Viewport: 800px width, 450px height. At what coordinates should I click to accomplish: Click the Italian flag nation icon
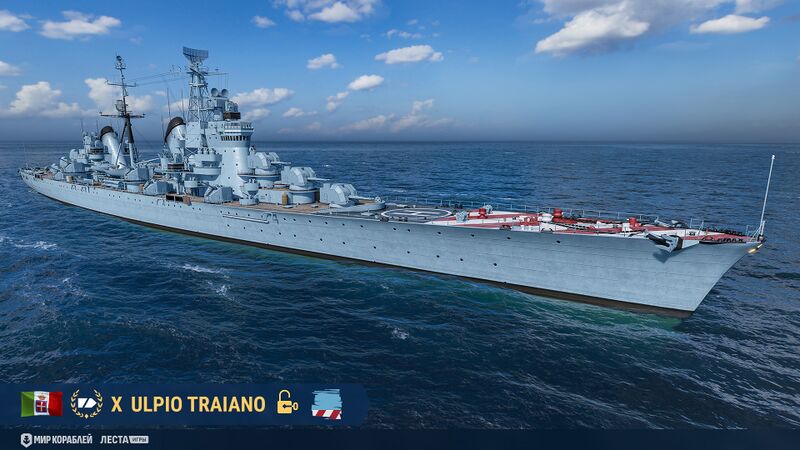point(41,403)
